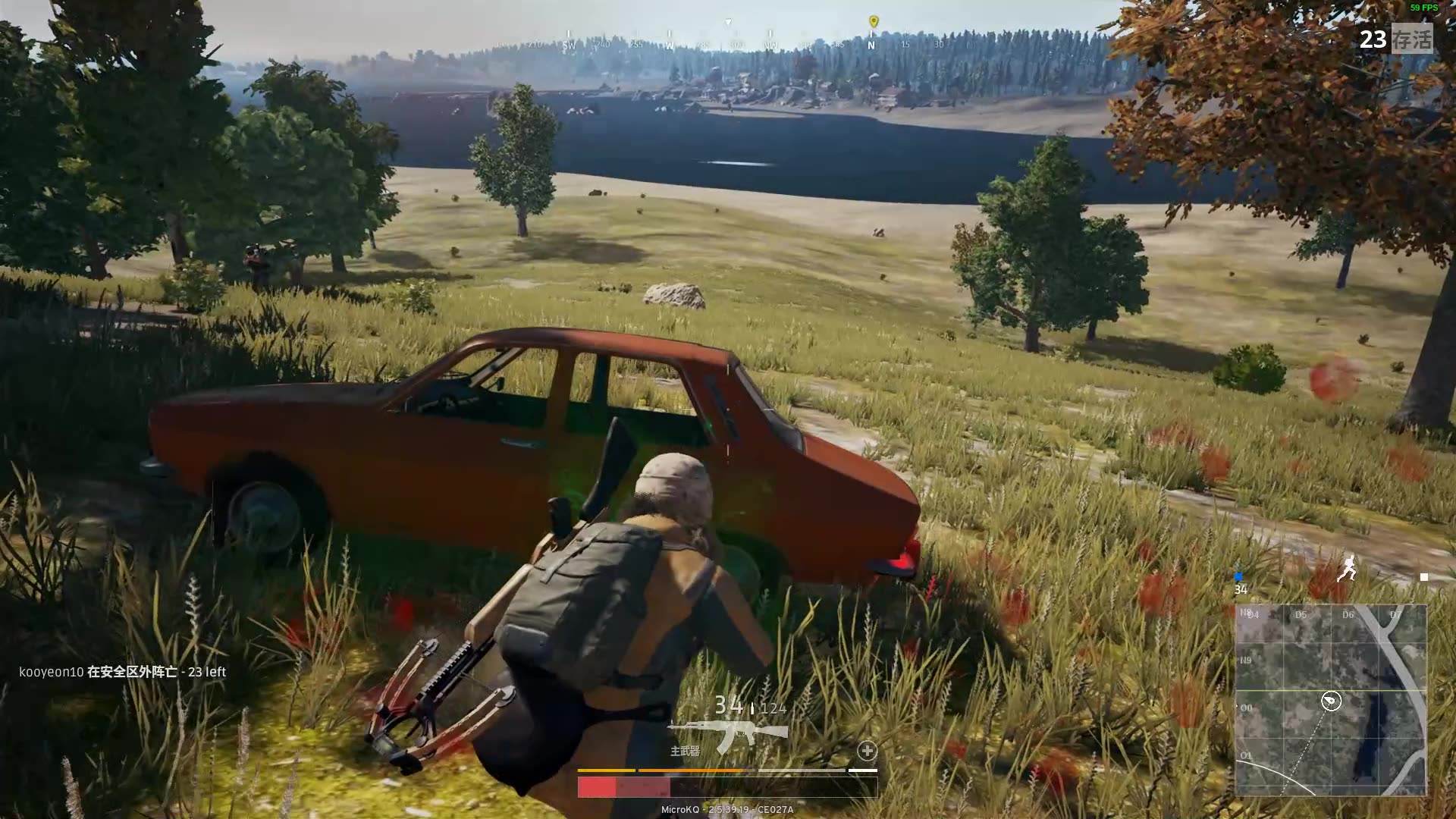1456x819 pixels.
Task: Click the N heading on the compass
Action: click(871, 45)
